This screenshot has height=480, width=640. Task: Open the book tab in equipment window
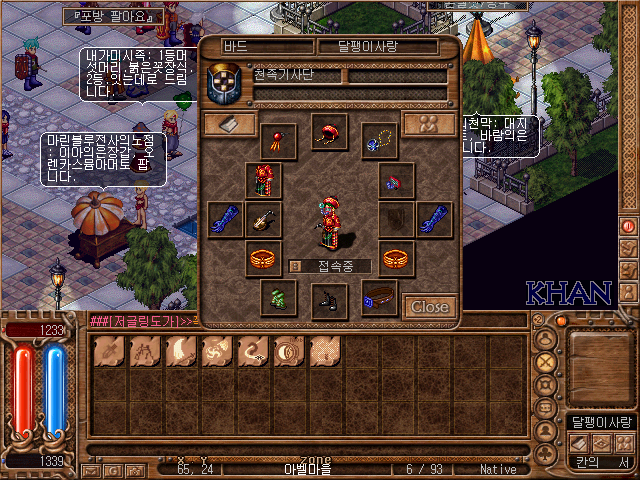click(x=229, y=124)
